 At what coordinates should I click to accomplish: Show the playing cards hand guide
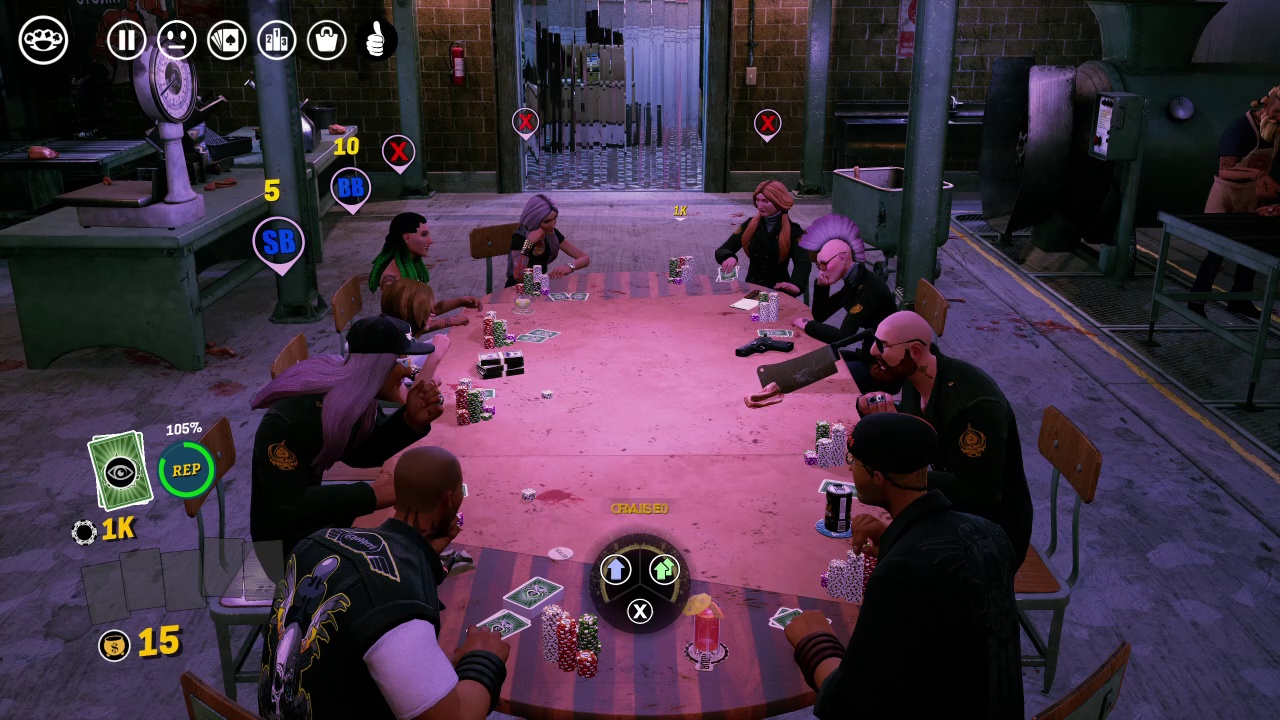[227, 40]
